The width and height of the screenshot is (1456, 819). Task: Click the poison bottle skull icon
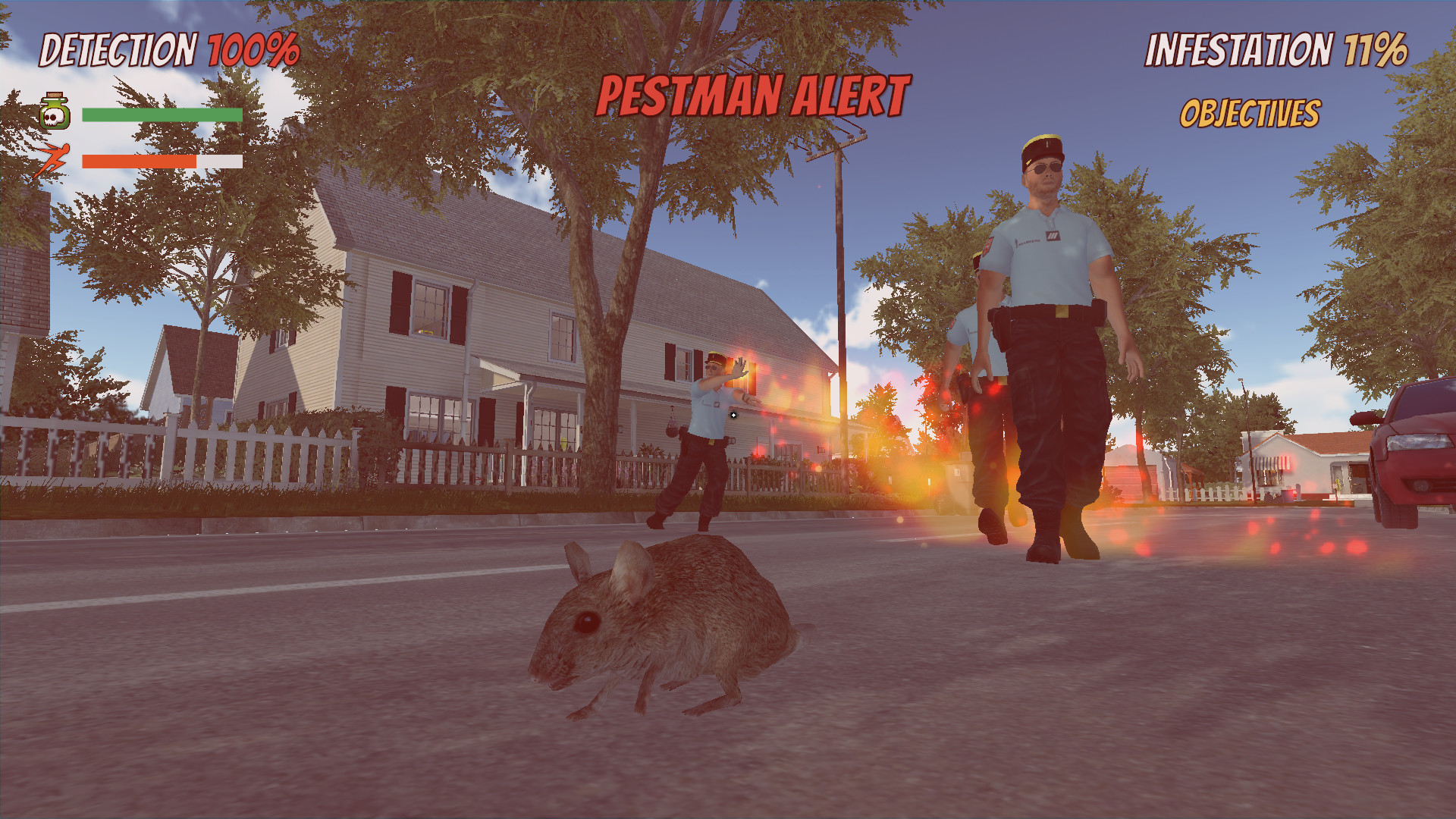tap(53, 112)
